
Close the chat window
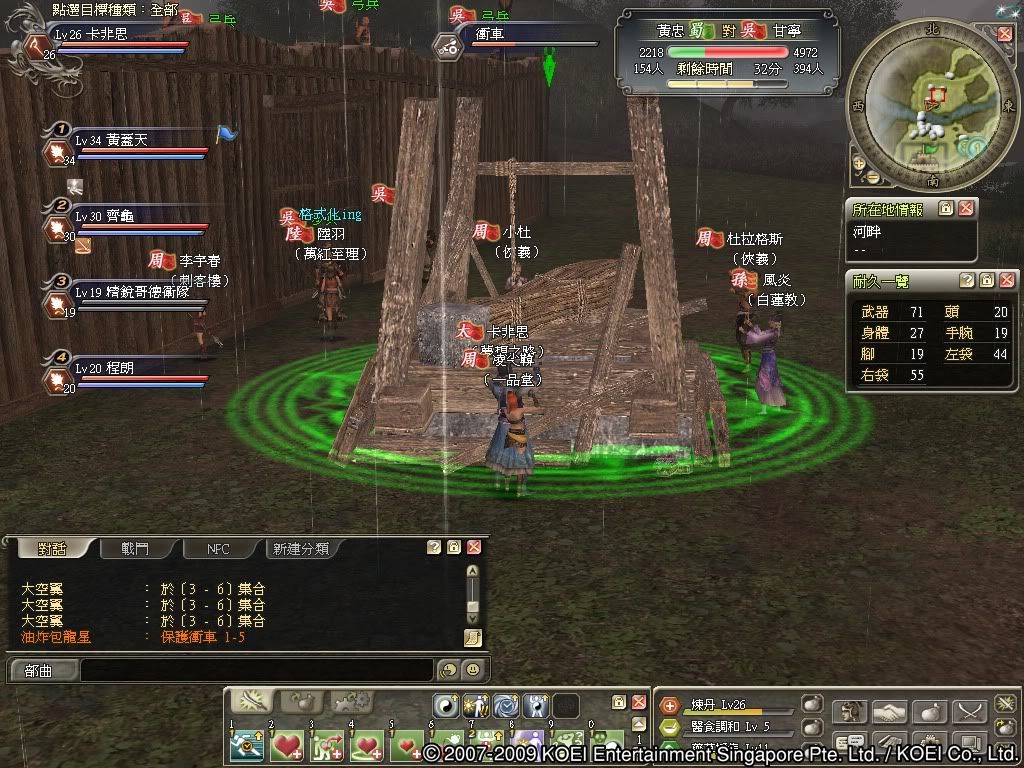pos(474,547)
